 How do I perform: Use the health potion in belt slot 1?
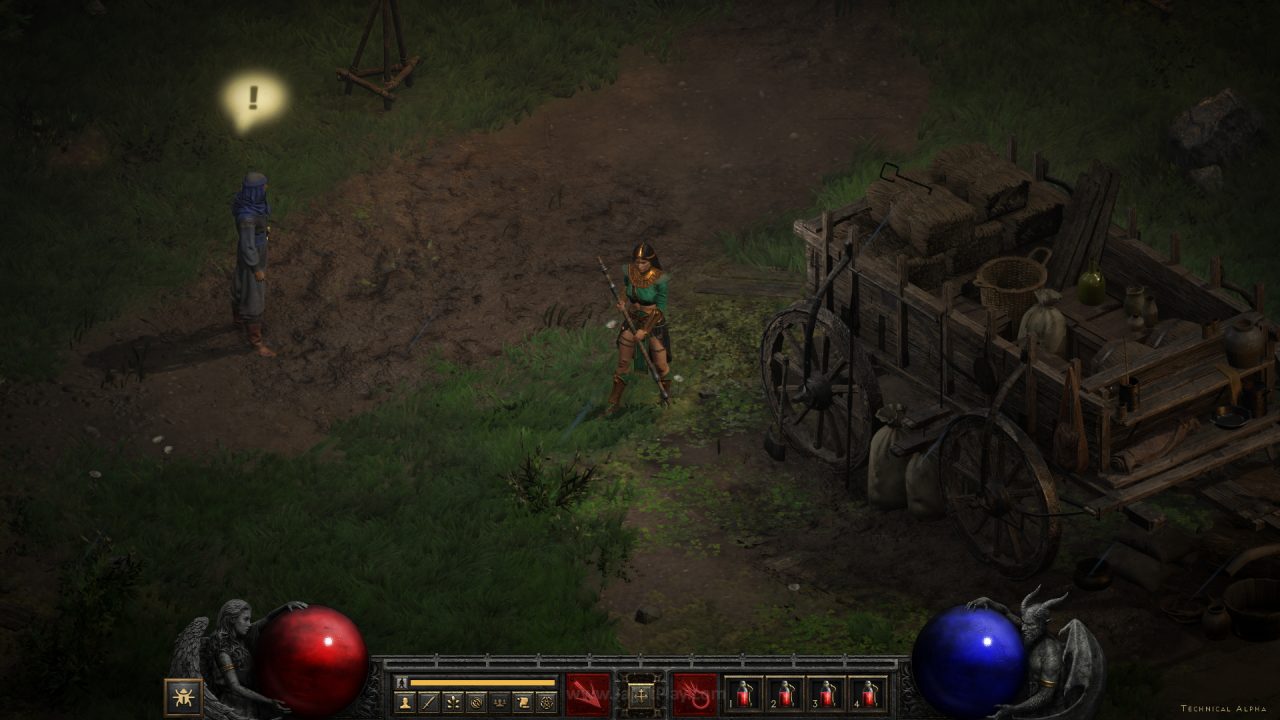743,694
